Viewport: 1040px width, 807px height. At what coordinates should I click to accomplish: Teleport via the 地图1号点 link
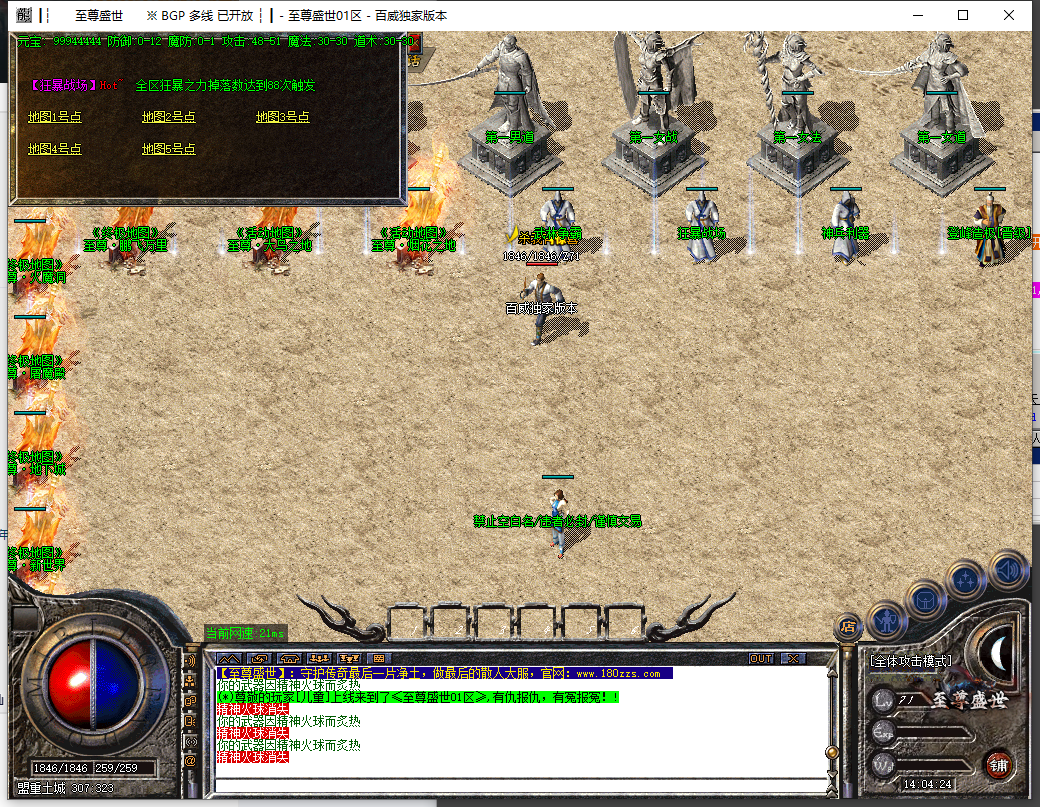tap(55, 117)
